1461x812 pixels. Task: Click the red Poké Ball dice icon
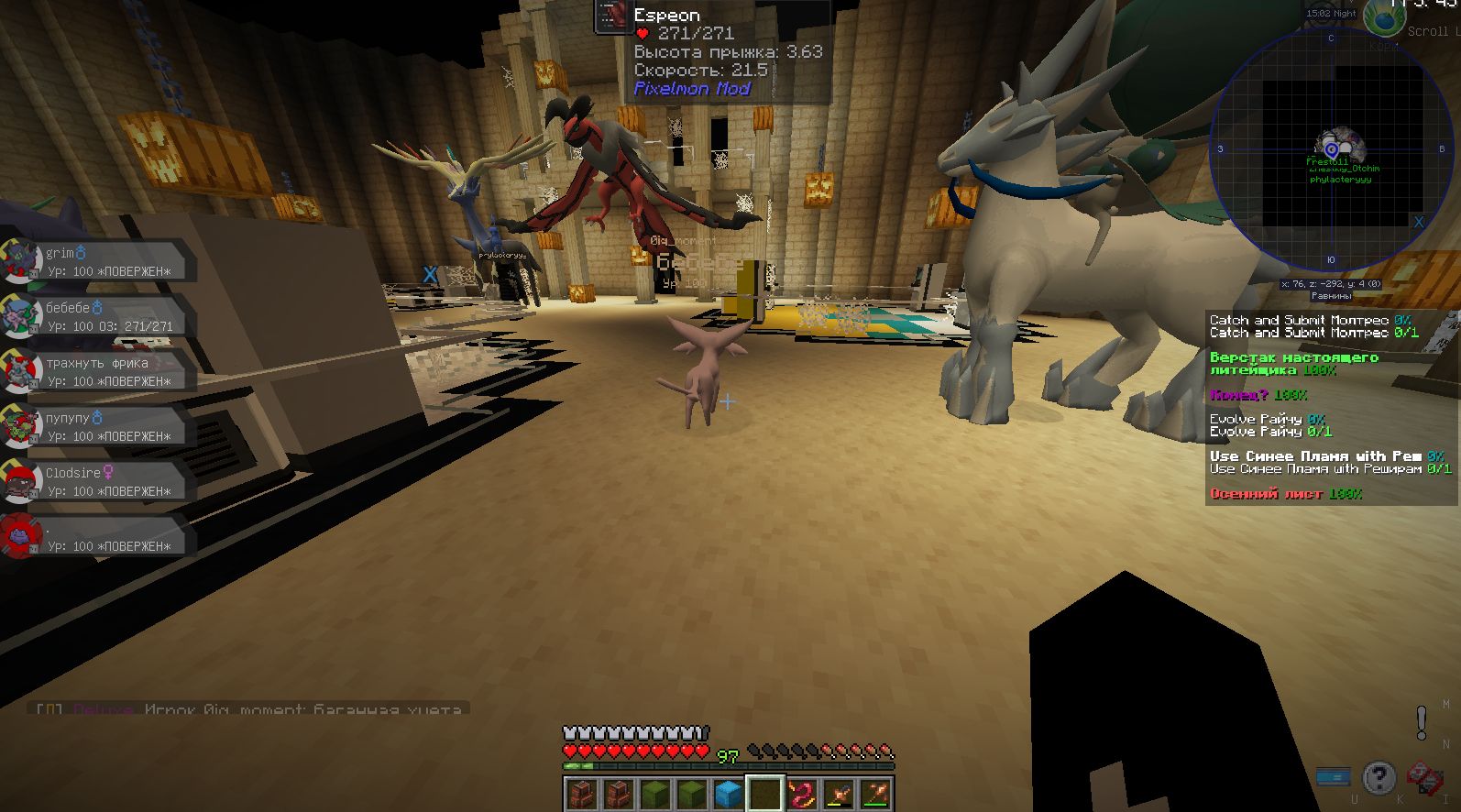[1424, 778]
